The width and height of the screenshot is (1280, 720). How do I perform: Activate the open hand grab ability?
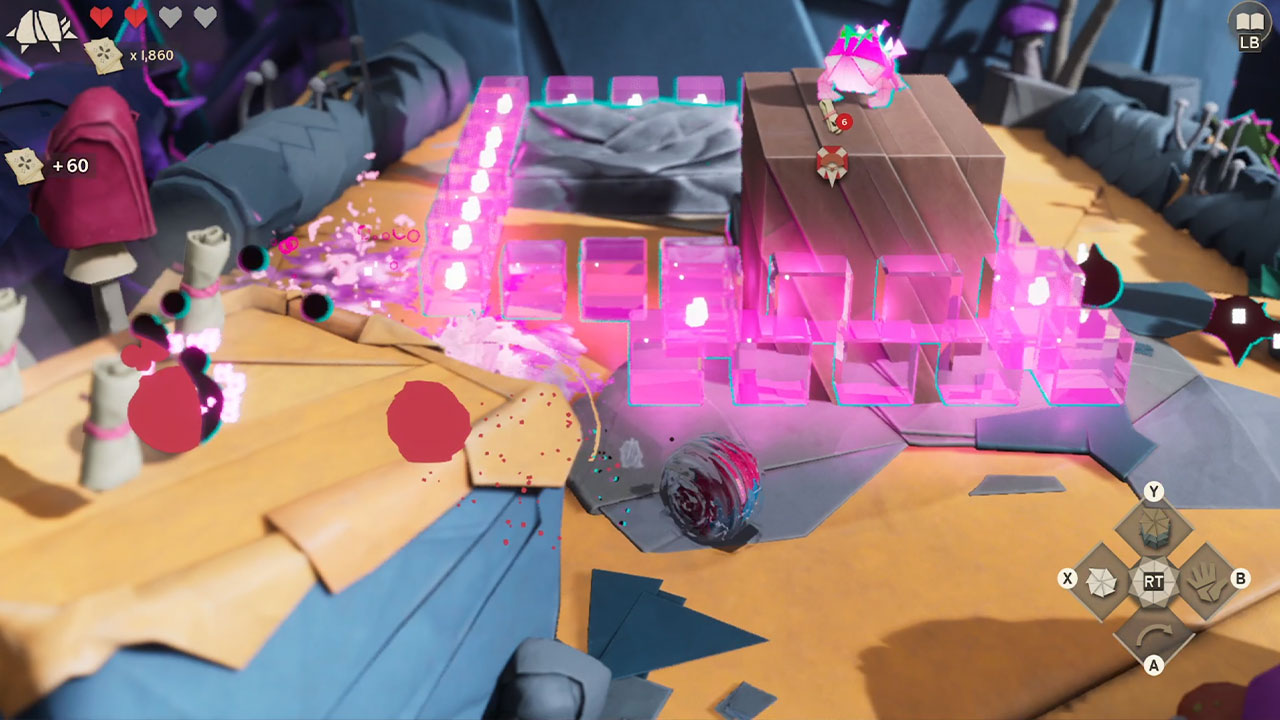click(1205, 580)
